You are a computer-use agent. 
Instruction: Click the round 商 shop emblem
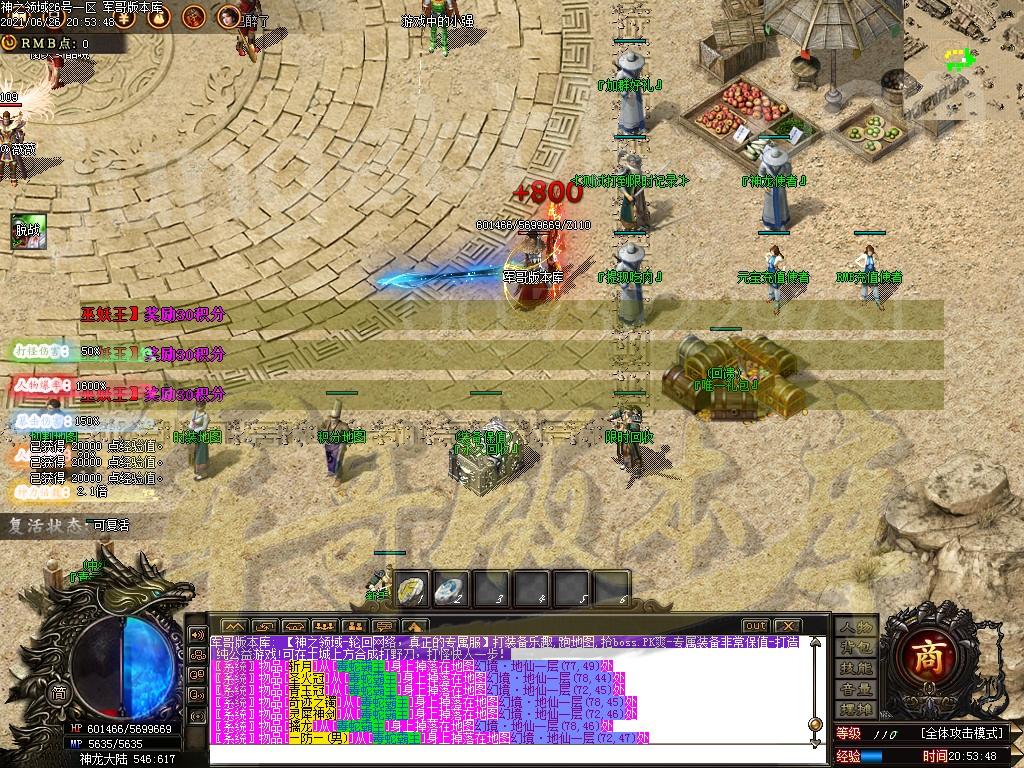pos(925,654)
